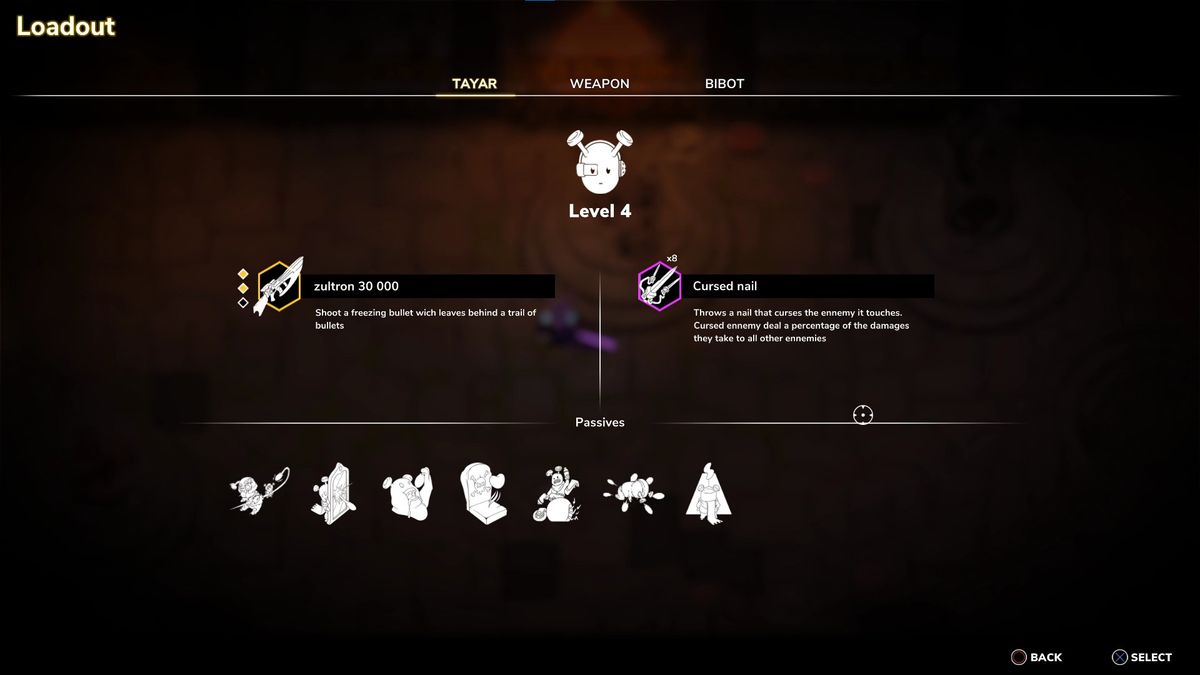Image resolution: width=1200 pixels, height=675 pixels.
Task: Click the Tayar character portrait
Action: click(599, 163)
